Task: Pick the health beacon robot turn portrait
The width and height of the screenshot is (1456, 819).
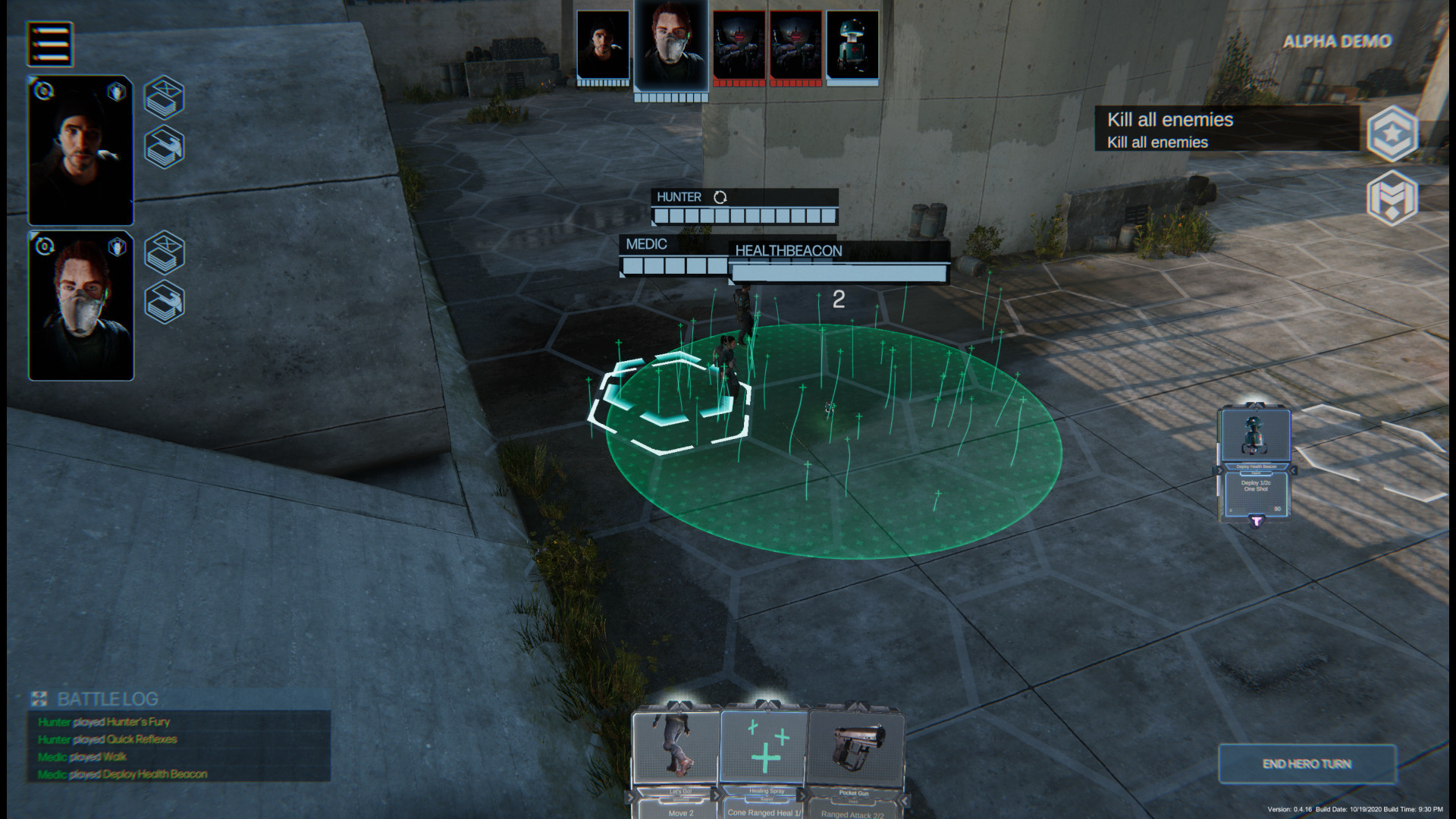Action: click(x=852, y=44)
